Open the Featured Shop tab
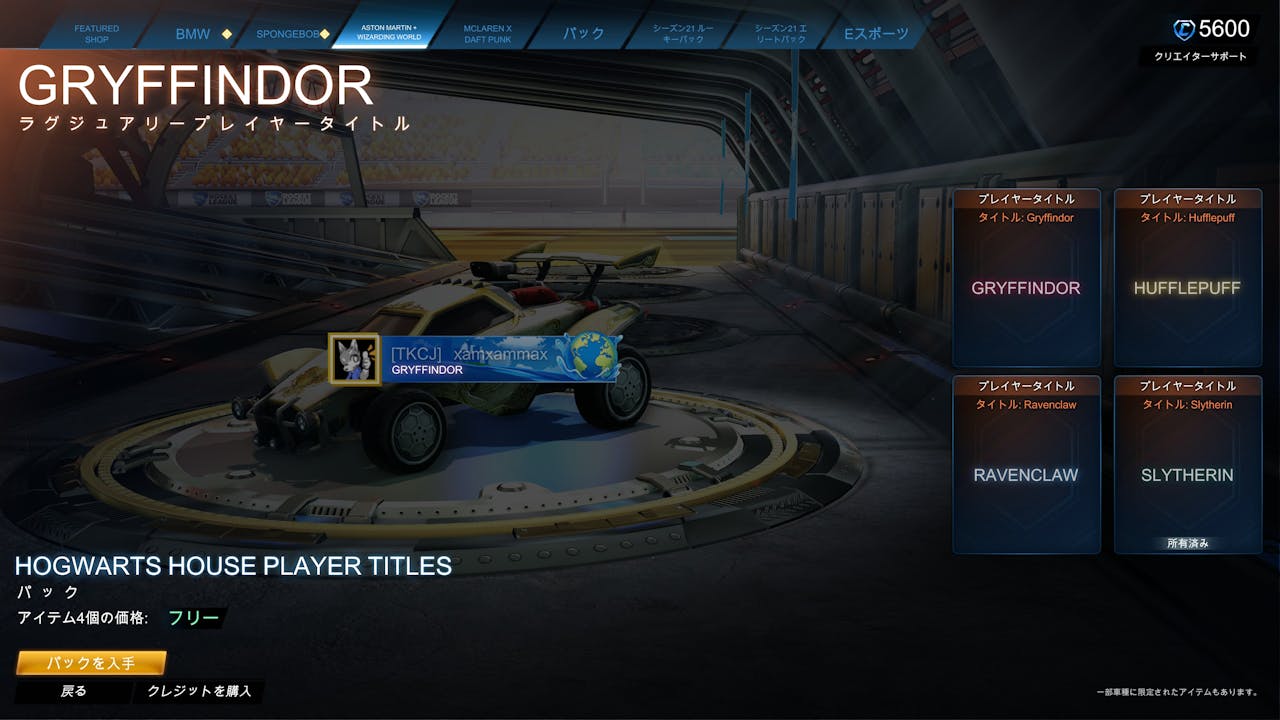Screen dimensions: 1280x720 97,34
